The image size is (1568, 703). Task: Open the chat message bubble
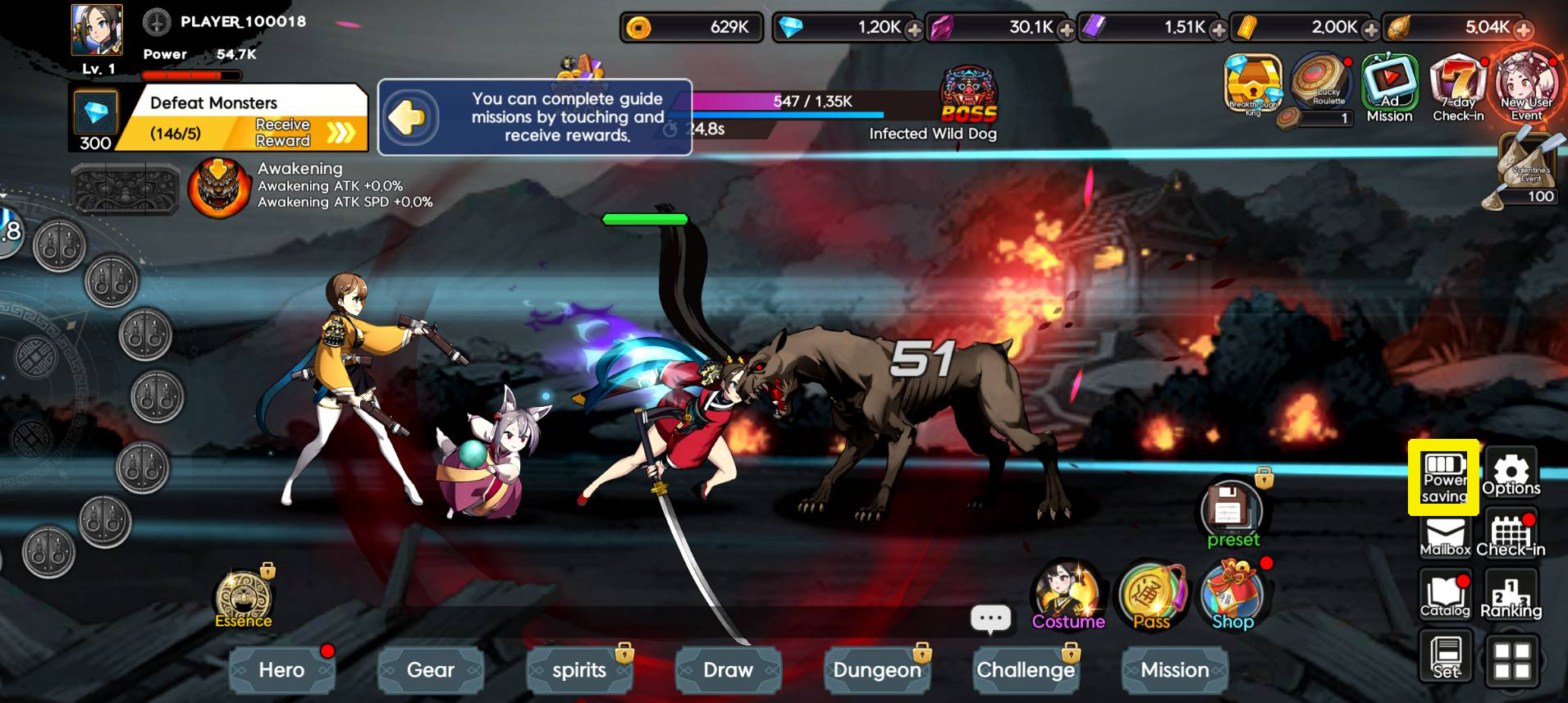pos(991,619)
